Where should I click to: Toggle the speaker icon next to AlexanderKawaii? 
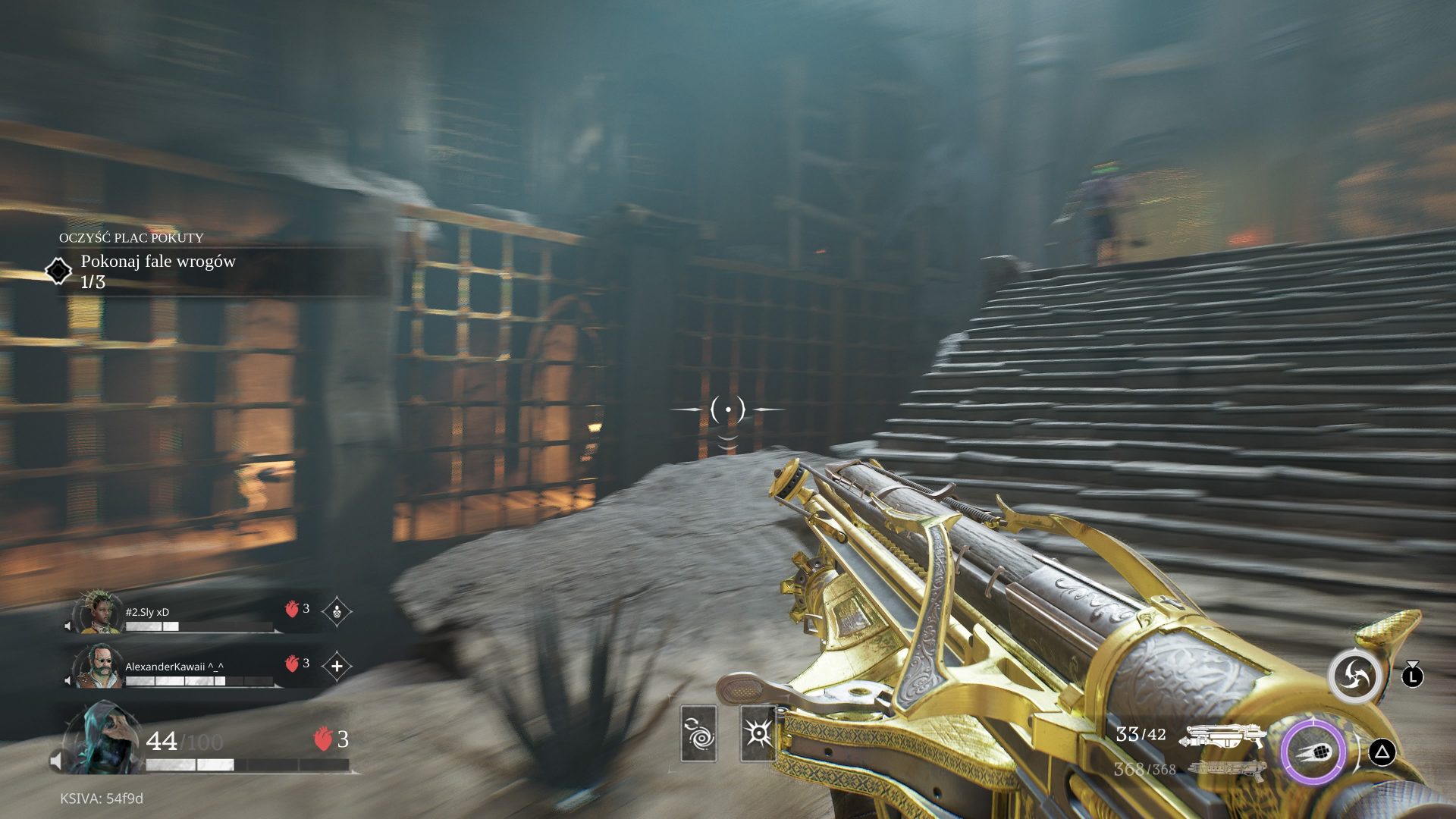tap(69, 680)
